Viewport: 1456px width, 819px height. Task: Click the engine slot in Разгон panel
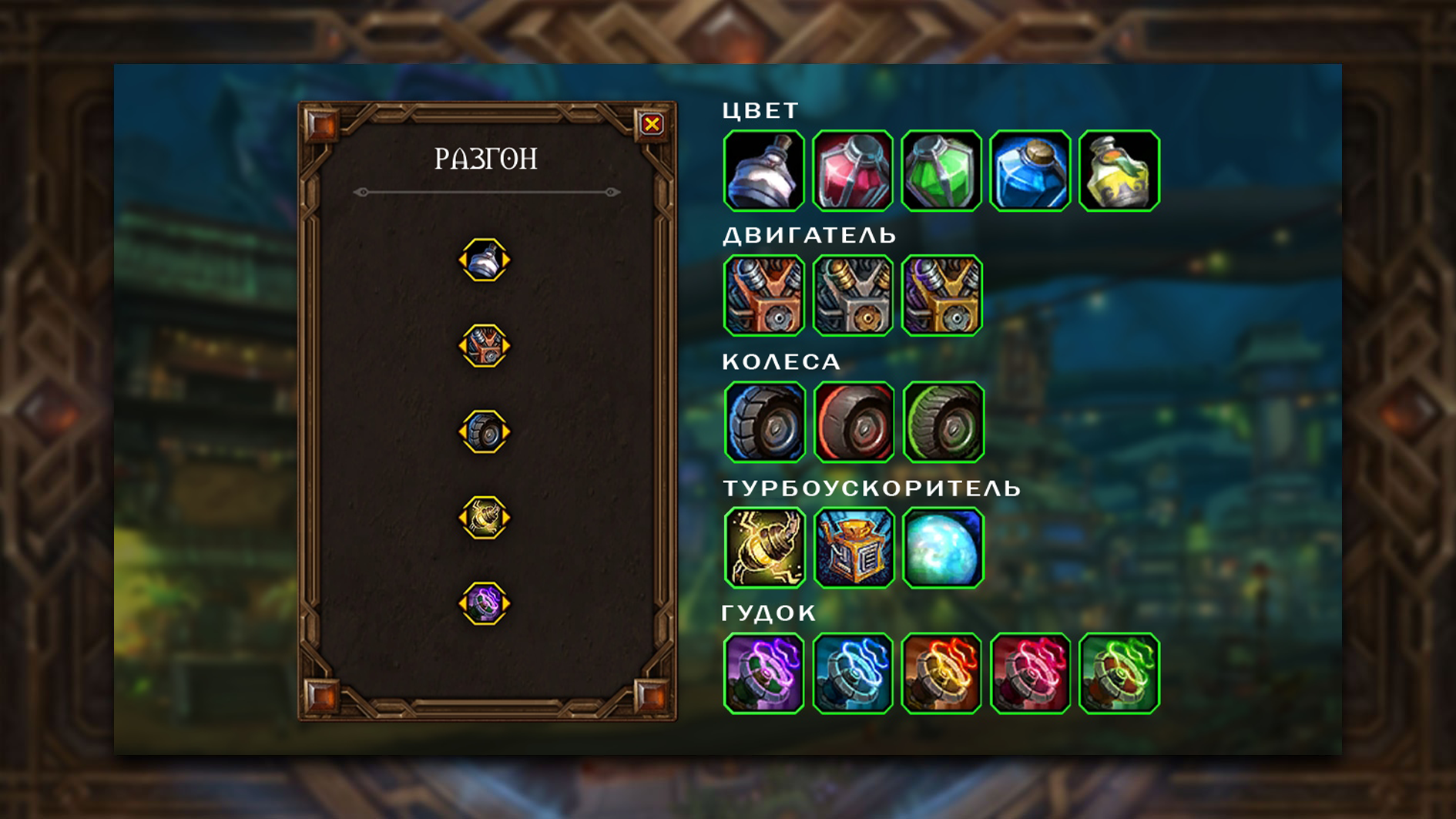[x=485, y=346]
